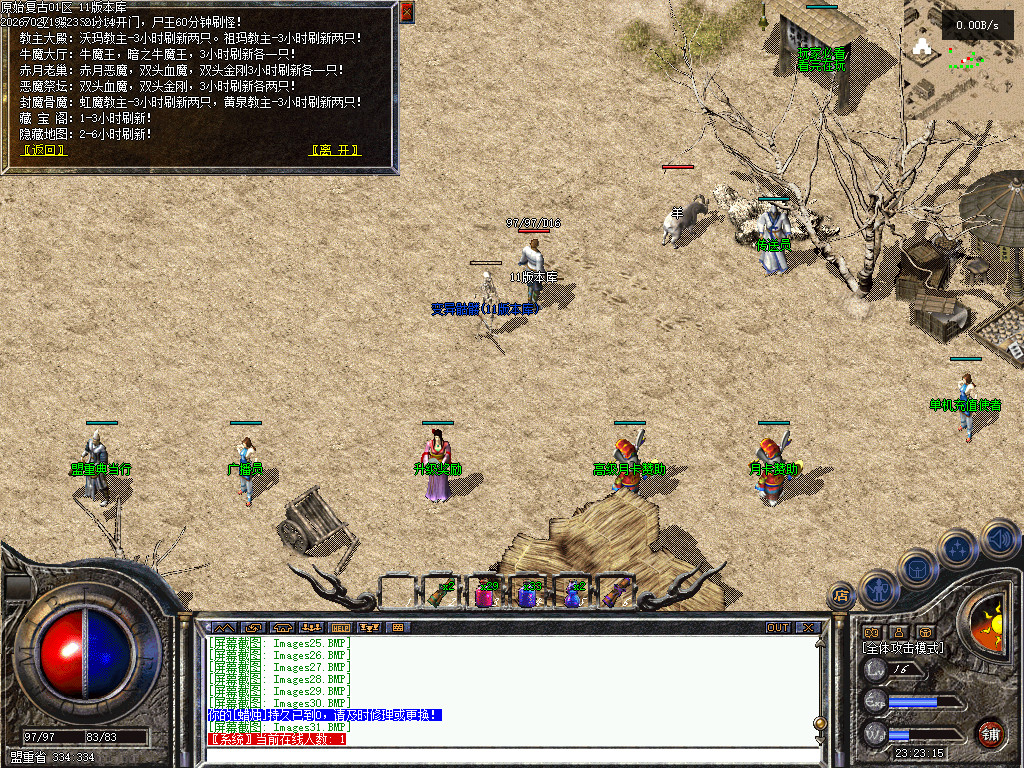Open the minimap in the corner
The image size is (1024, 768).
coord(962,58)
